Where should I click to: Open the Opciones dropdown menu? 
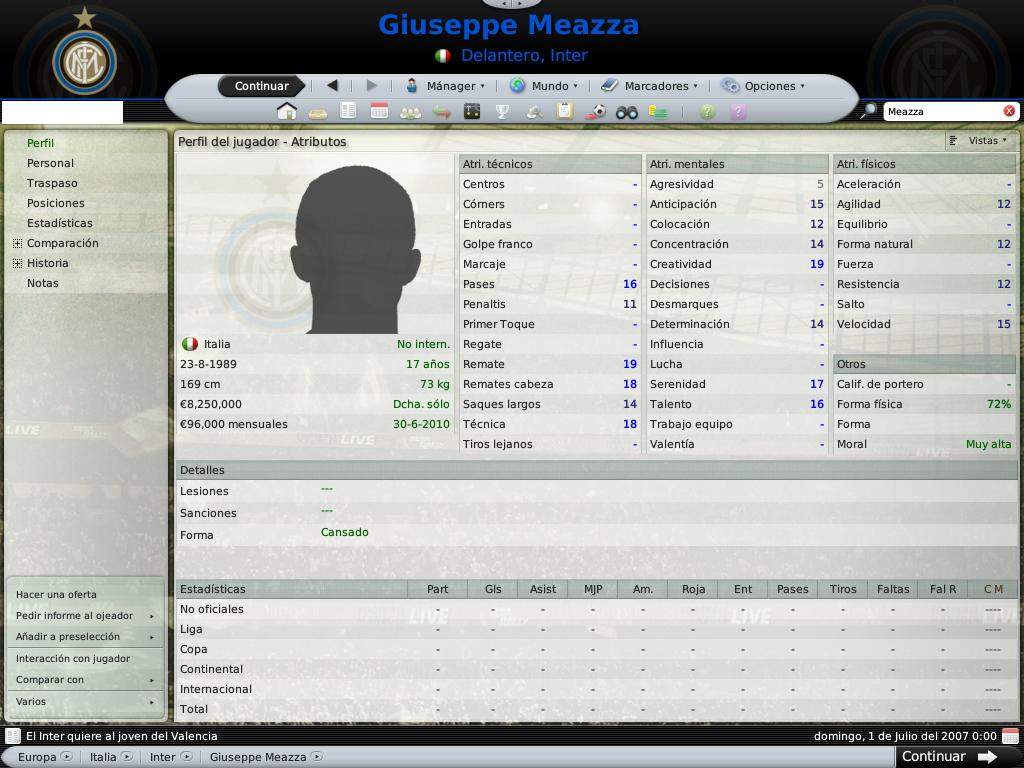coord(763,86)
